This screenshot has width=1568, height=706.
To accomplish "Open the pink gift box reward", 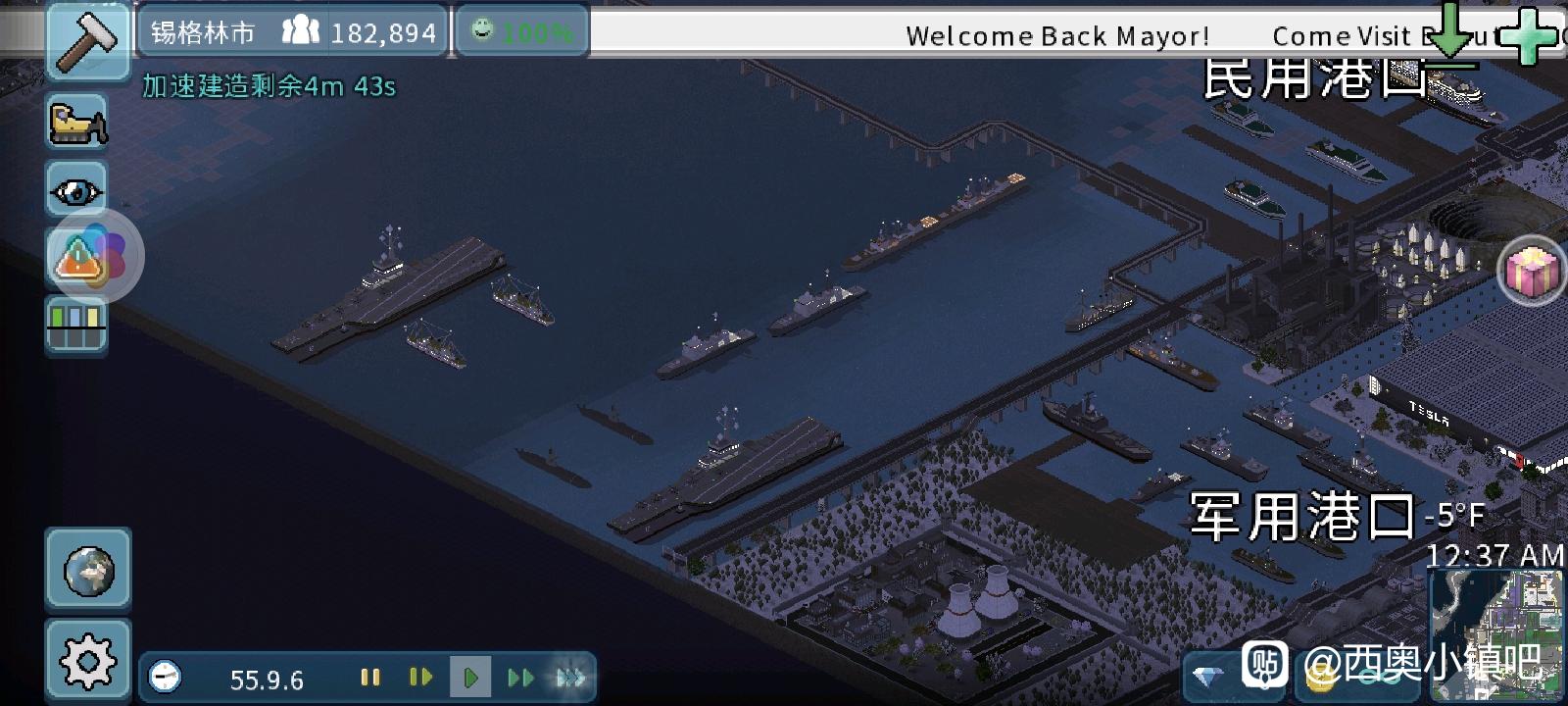I will [x=1534, y=272].
